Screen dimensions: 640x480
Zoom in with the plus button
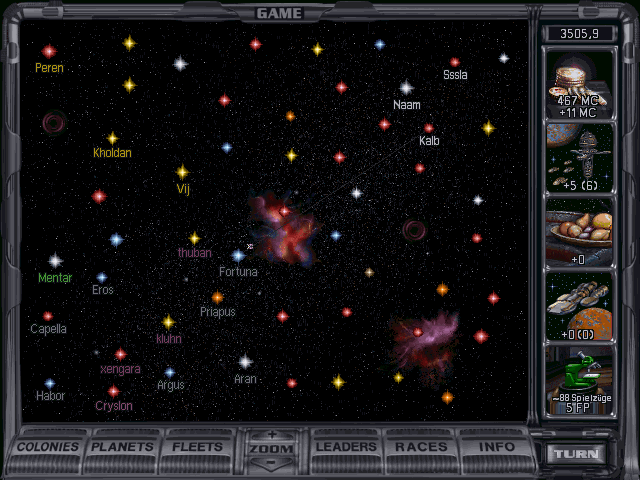[272, 435]
